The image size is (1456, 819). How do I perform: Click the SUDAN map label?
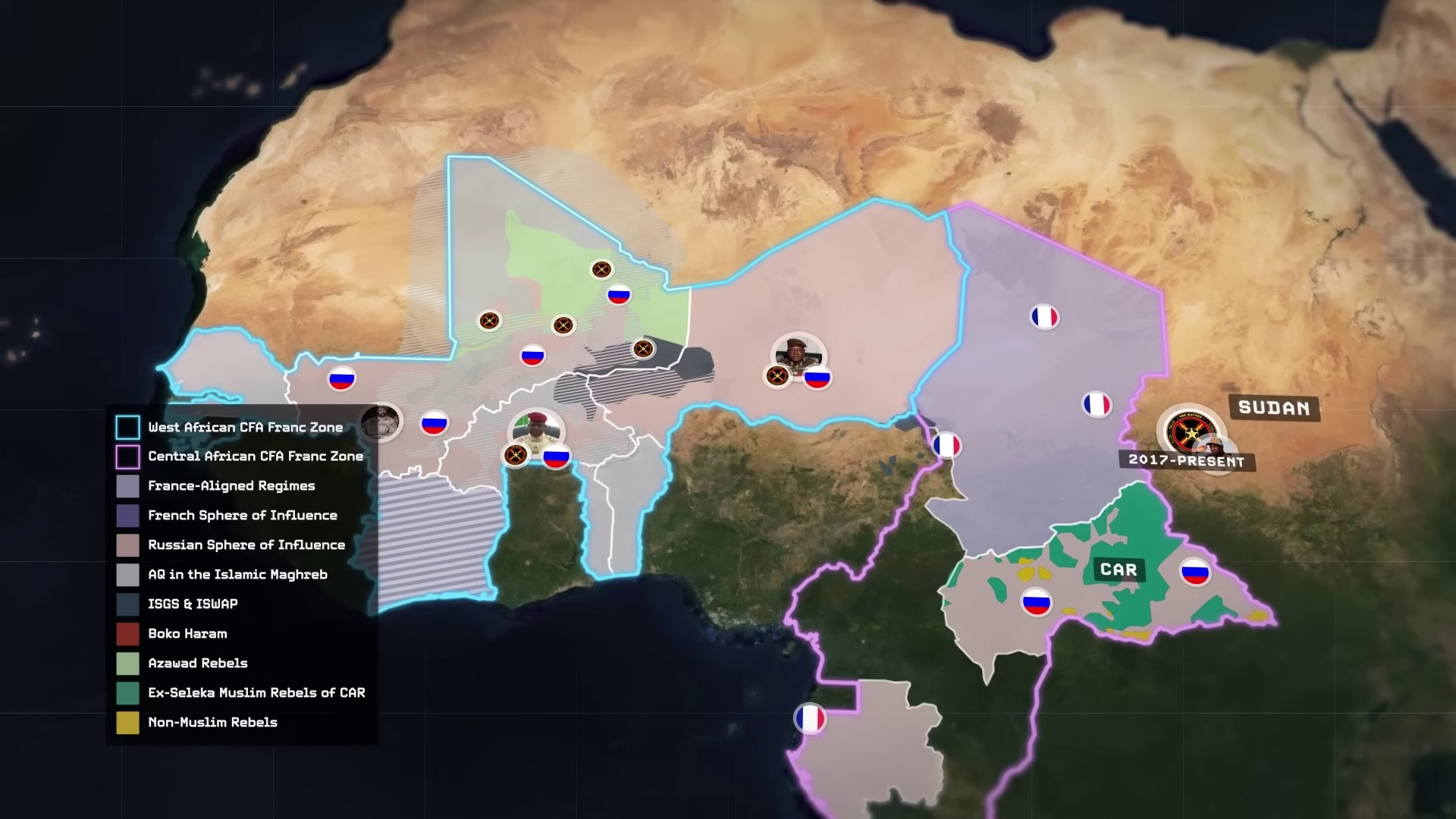[1274, 408]
